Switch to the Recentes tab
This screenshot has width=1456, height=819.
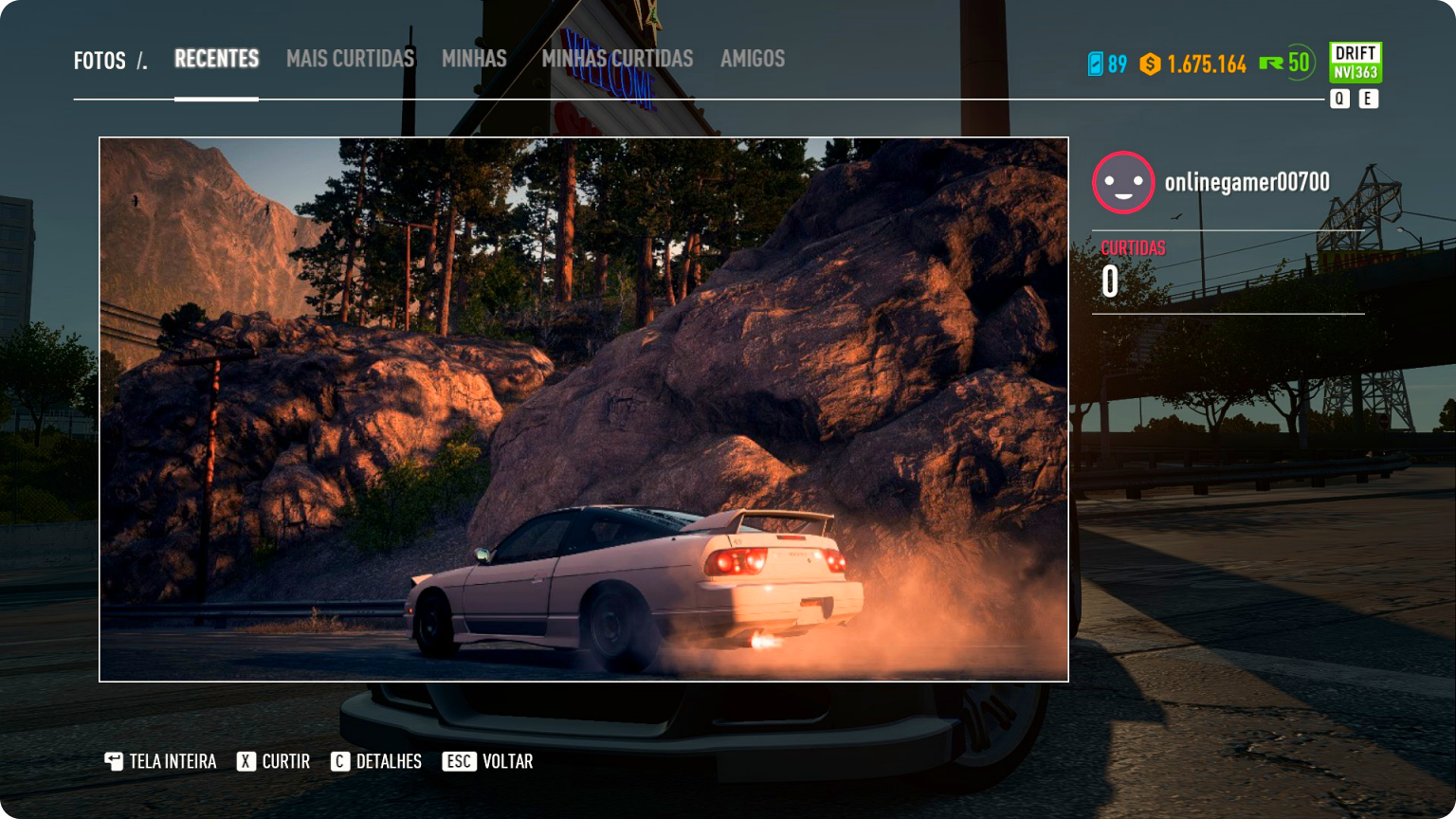click(216, 59)
